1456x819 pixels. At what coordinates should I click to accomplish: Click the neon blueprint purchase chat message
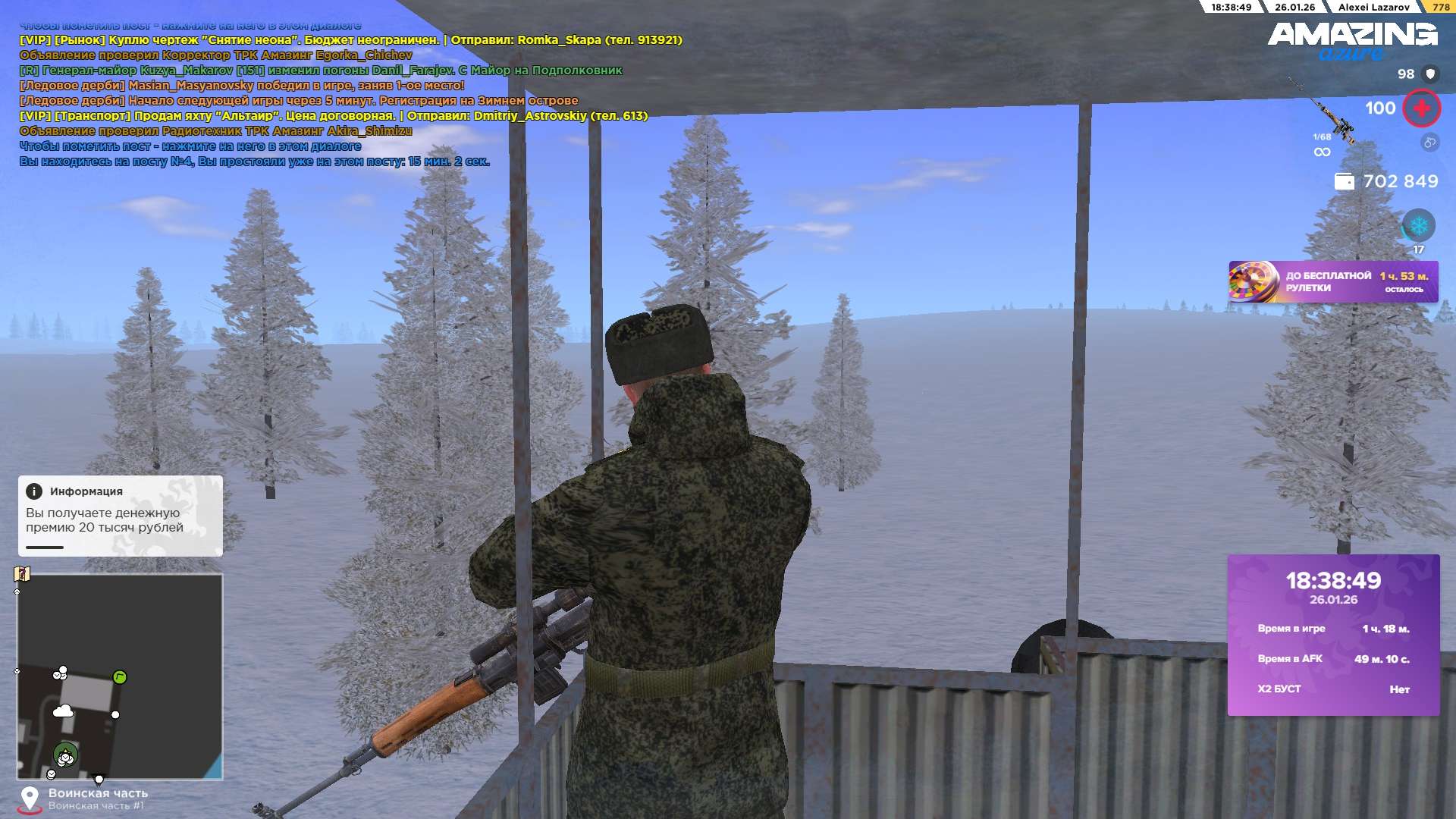pos(350,40)
